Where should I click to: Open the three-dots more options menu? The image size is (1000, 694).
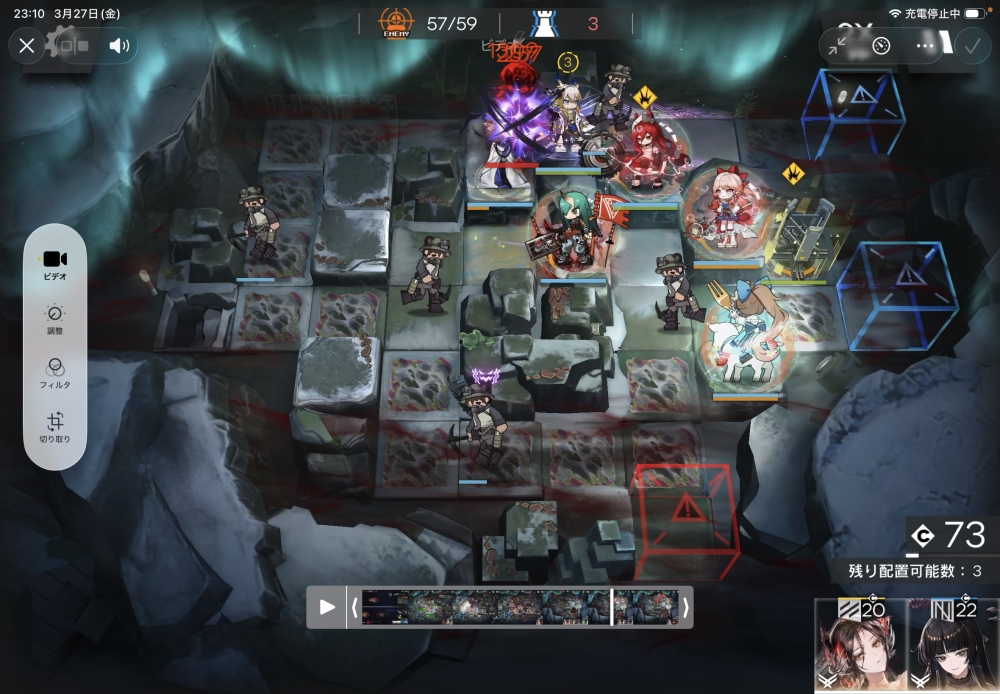tap(925, 46)
